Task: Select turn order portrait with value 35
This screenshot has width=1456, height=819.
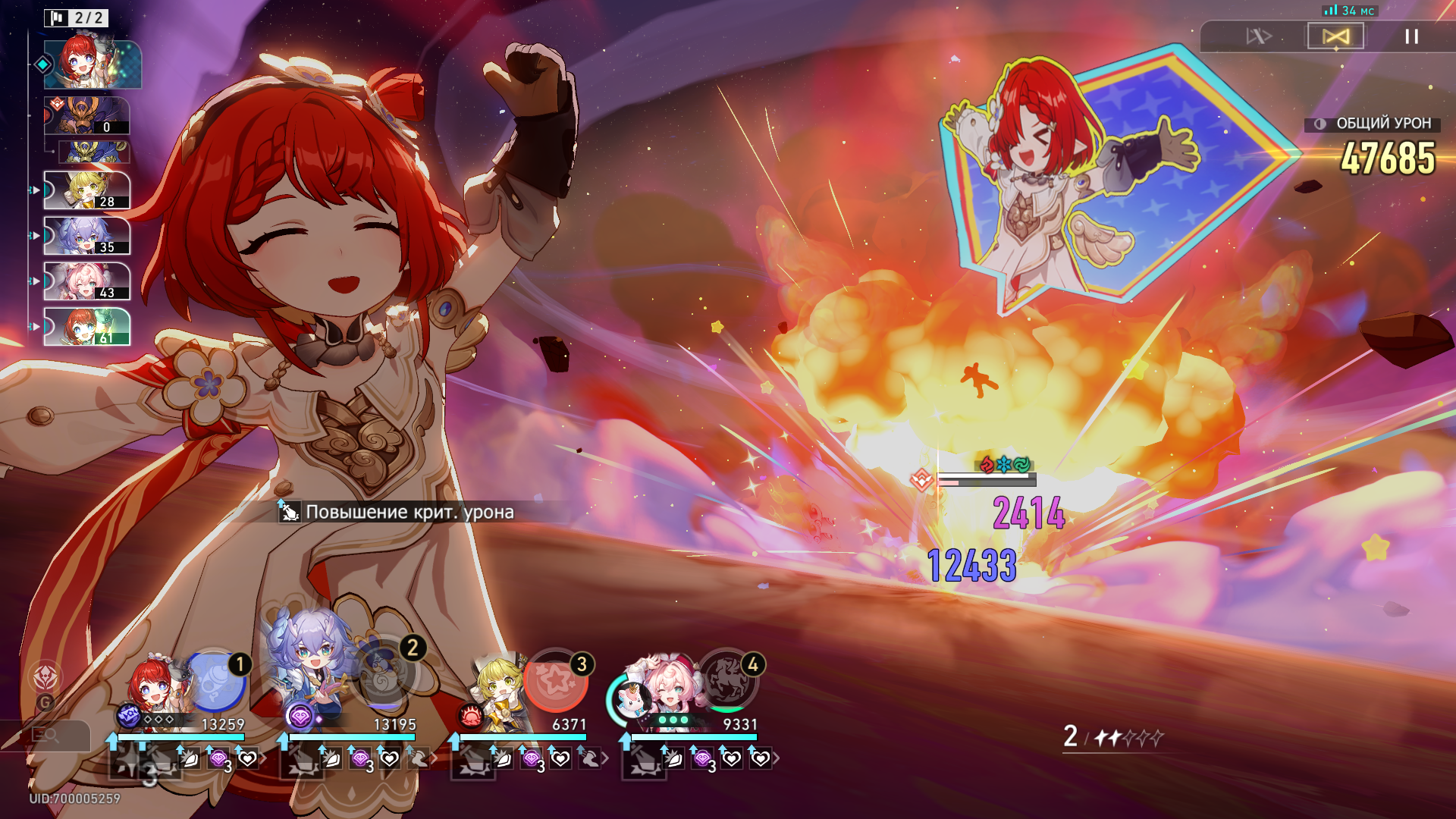Action: pos(86,235)
